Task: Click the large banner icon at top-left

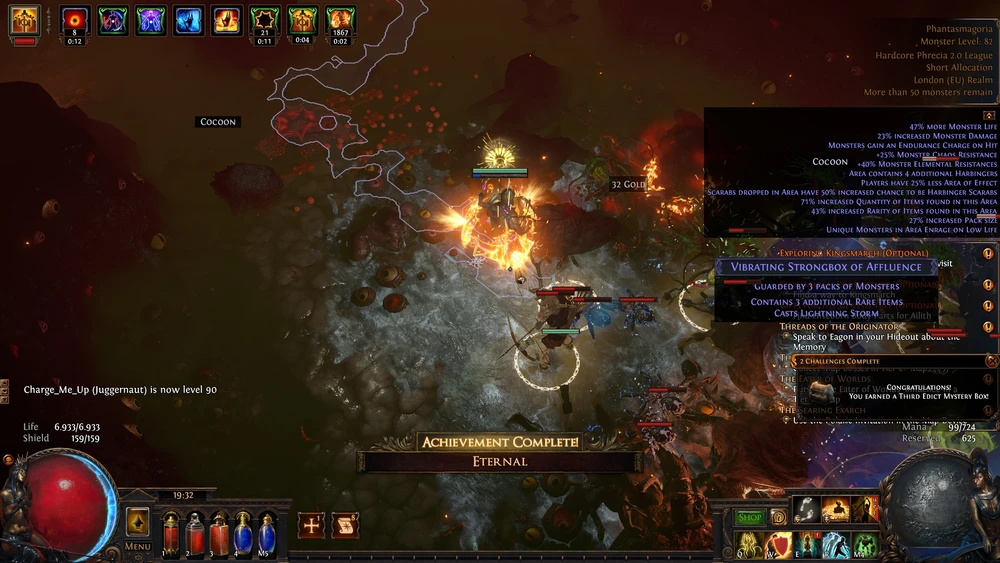Action: coord(24,20)
